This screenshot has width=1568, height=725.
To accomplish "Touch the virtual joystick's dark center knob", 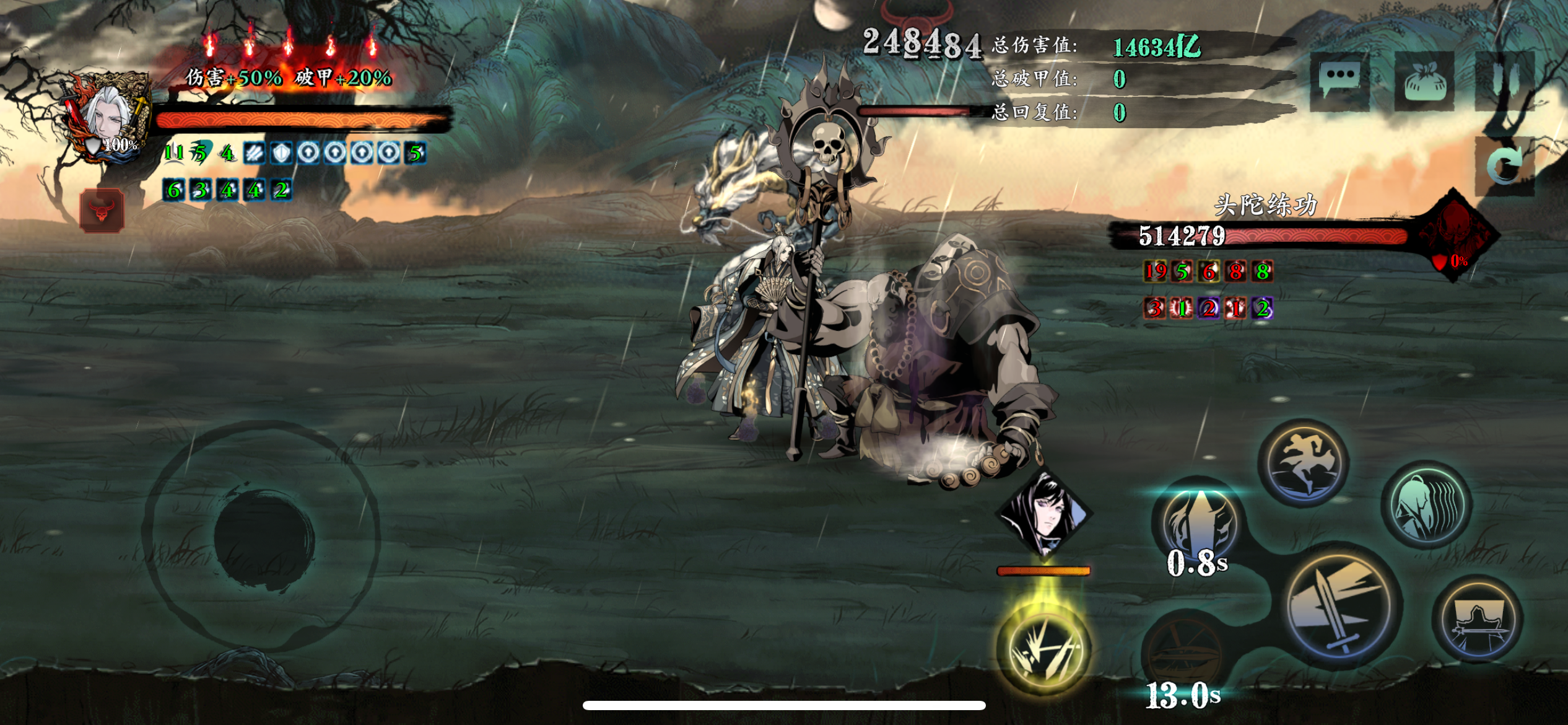I will pos(264,536).
